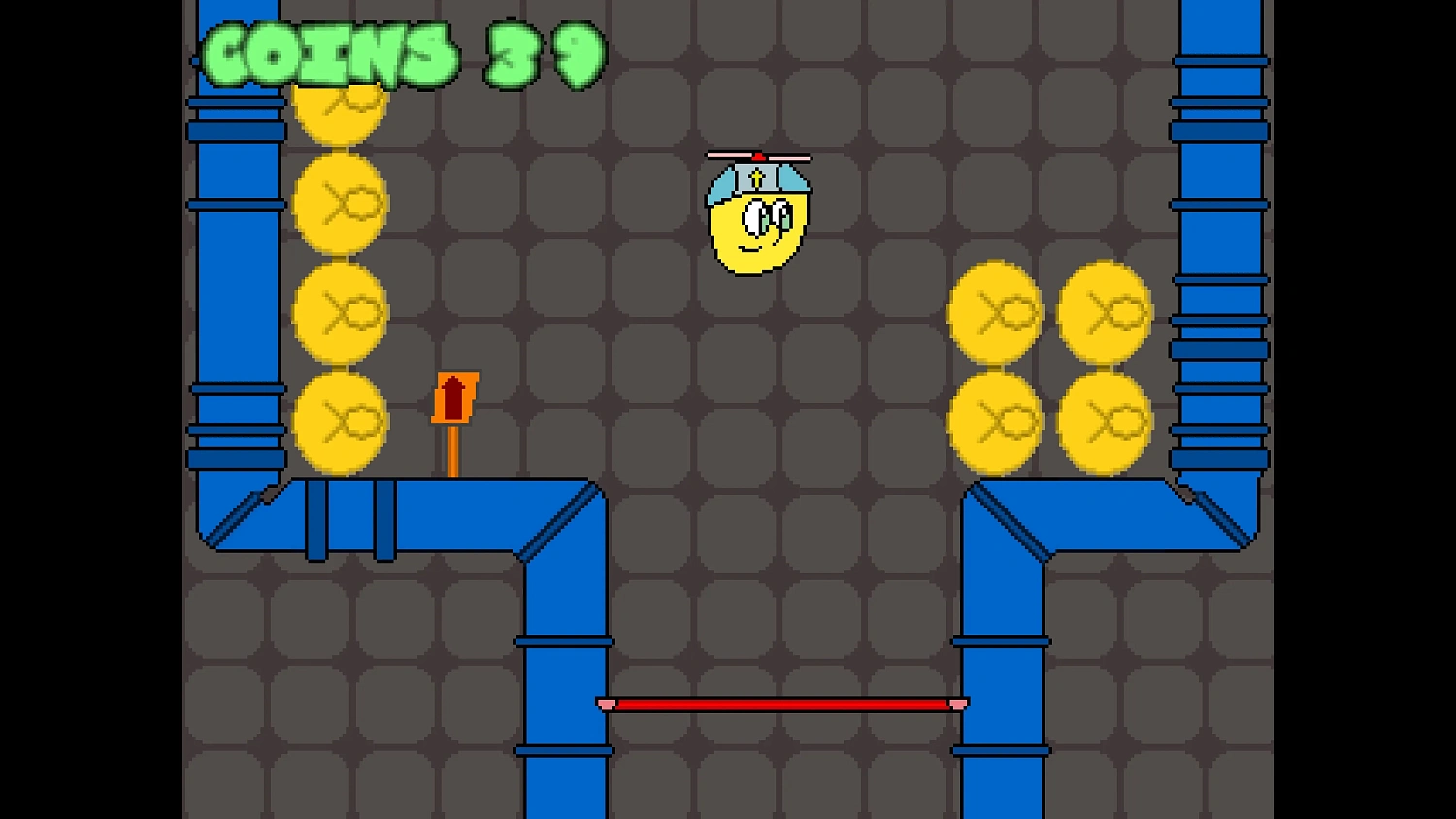Click the upper-right coin of the right cluster
Image resolution: width=1456 pixels, height=819 pixels.
click(1107, 312)
